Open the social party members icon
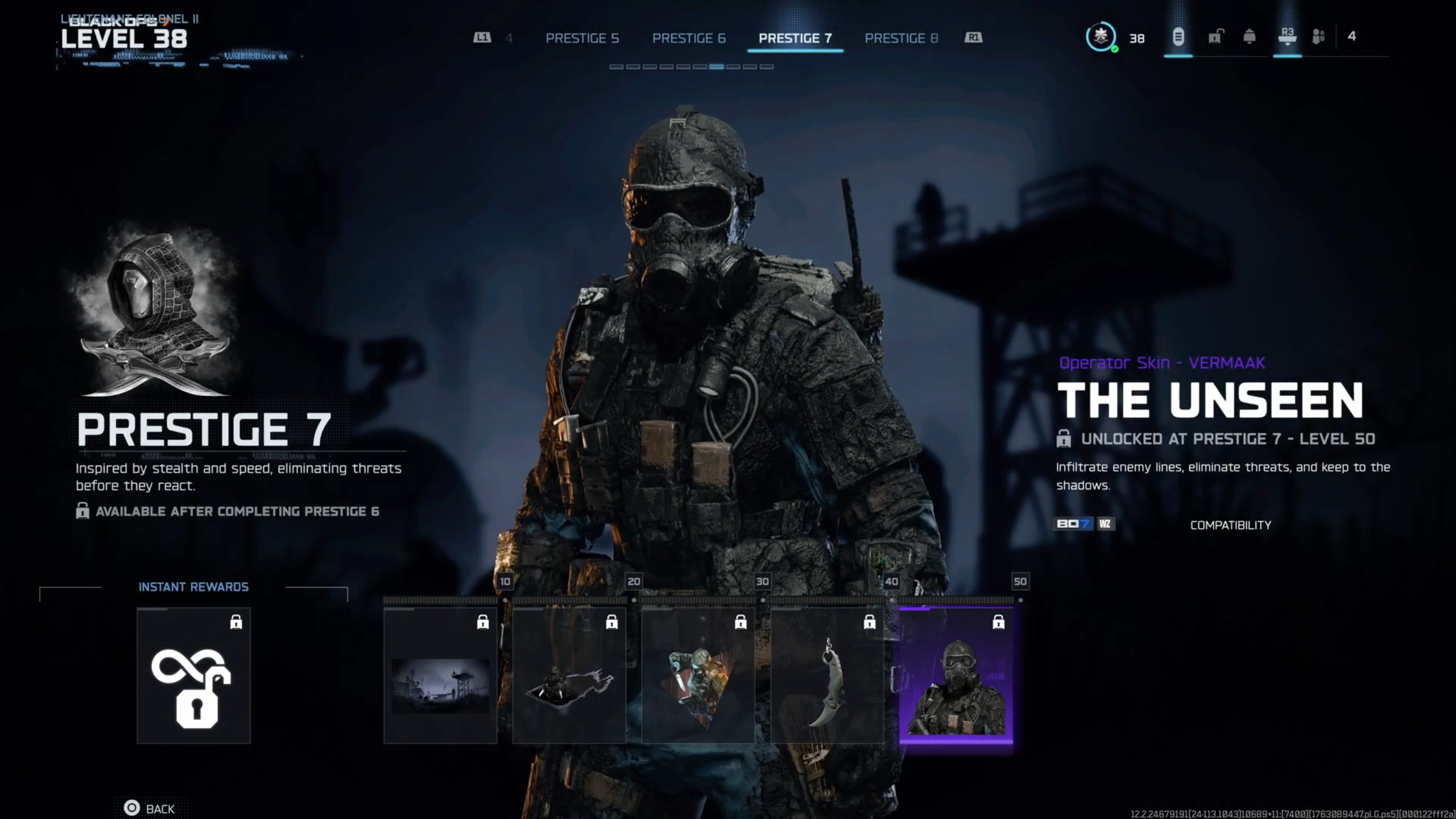This screenshot has width=1456, height=819. [1318, 38]
